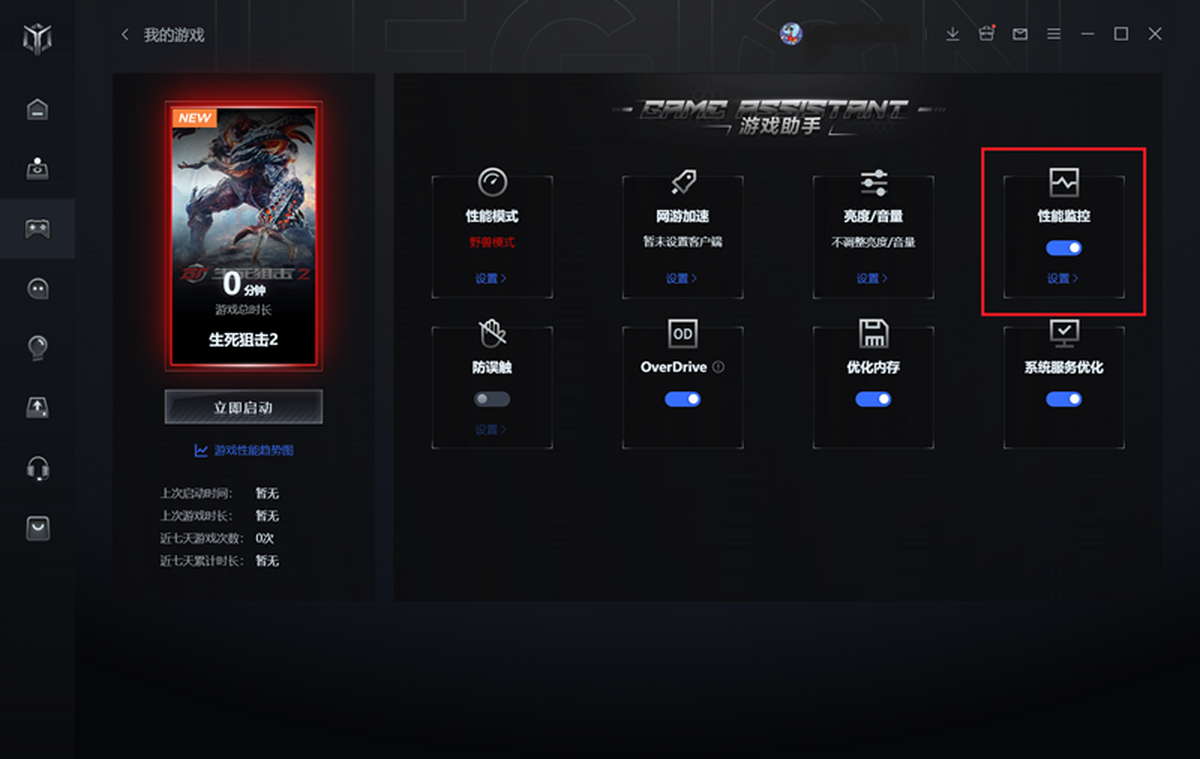Toggle the 性能监控 switch

(1063, 248)
